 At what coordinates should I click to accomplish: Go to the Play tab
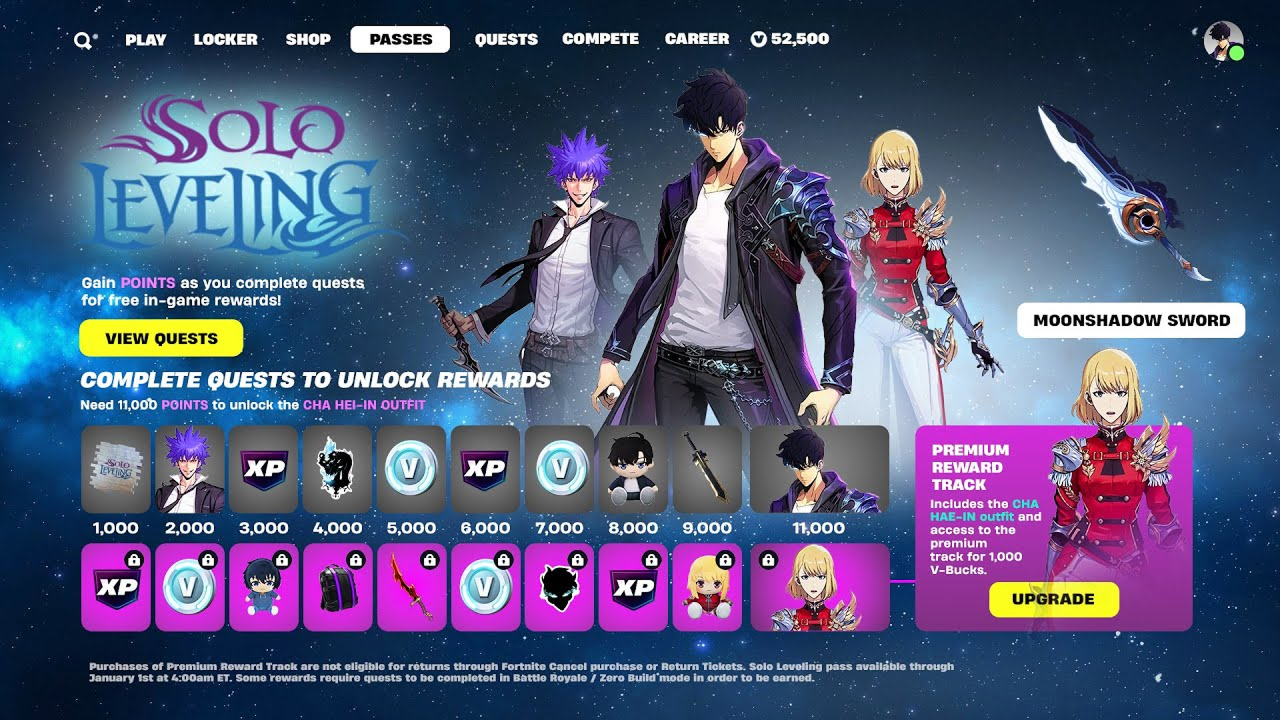coord(146,40)
